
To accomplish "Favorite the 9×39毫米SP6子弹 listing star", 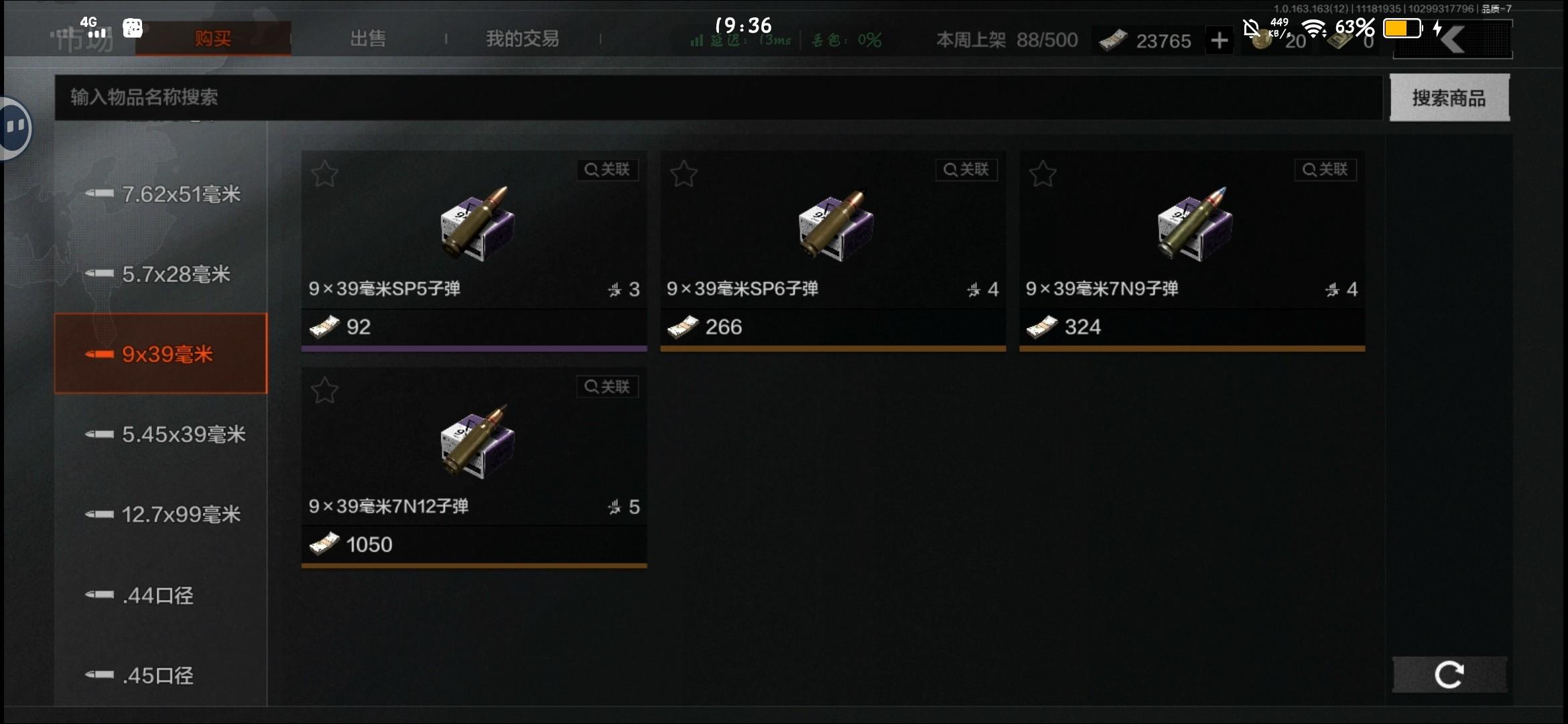I will coord(684,173).
